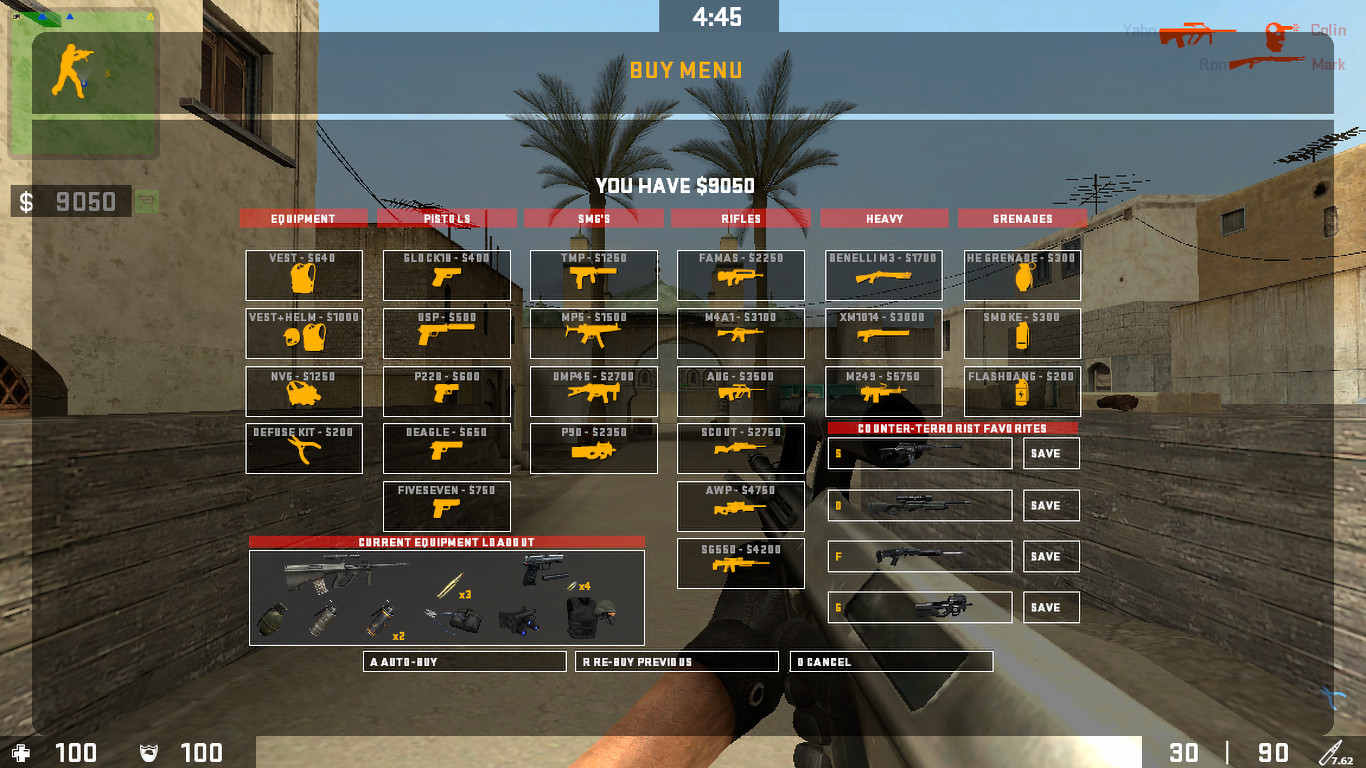Purchase the Benelli M3 shotgun
Screen dimensions: 1366x768
coord(883,276)
